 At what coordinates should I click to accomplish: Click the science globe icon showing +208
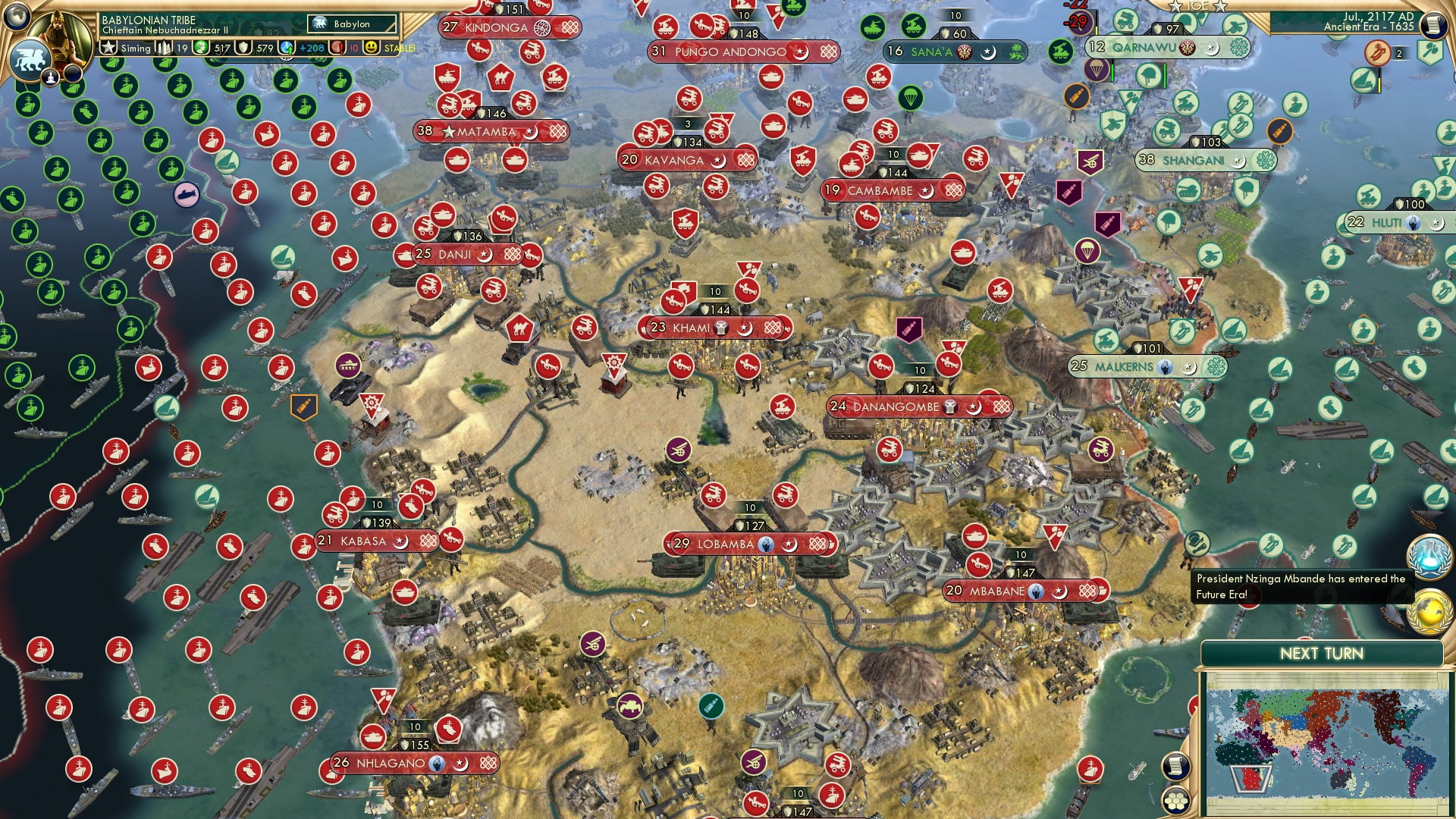coord(287,47)
